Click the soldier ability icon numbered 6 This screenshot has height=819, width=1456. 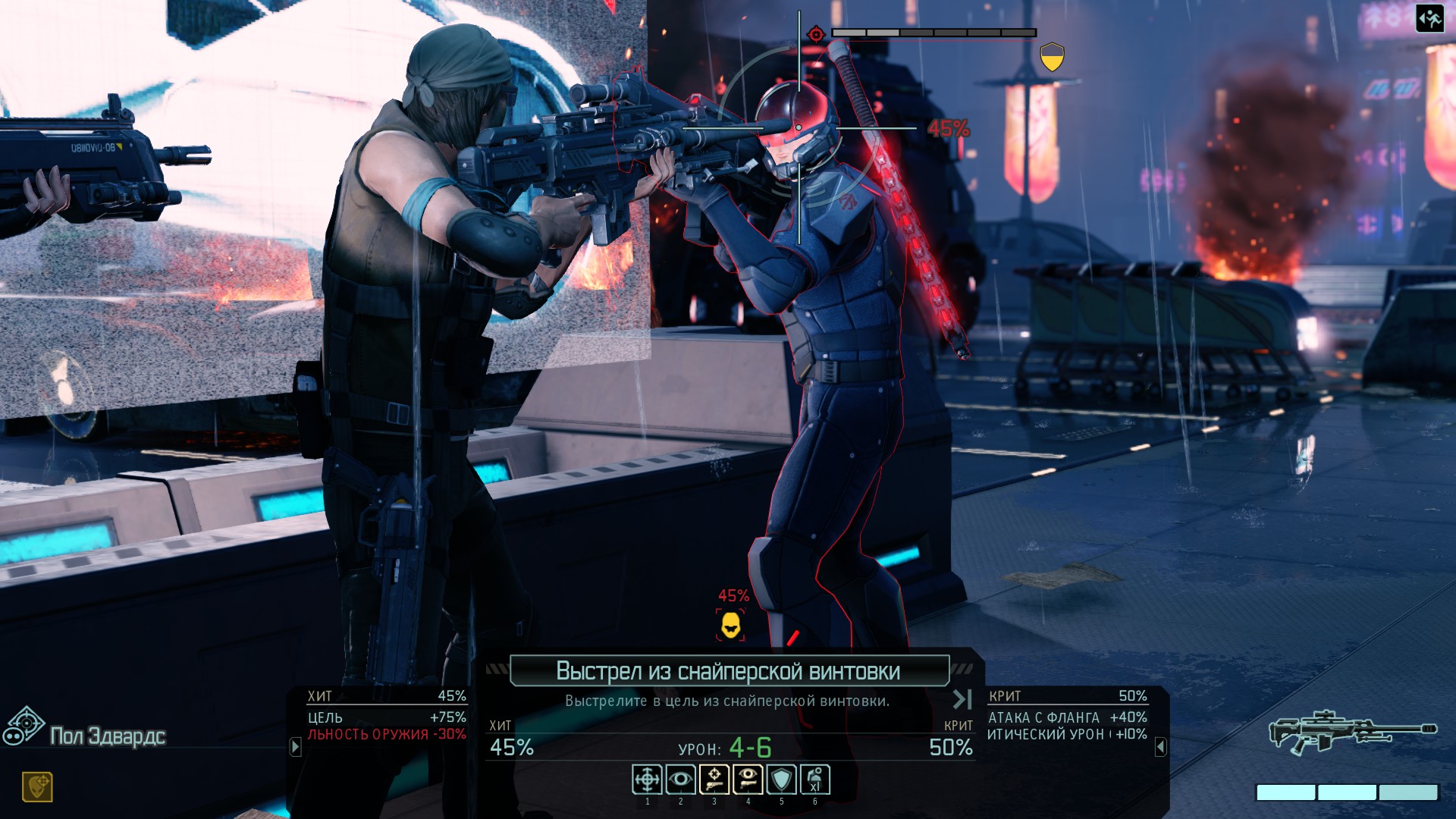tap(815, 780)
